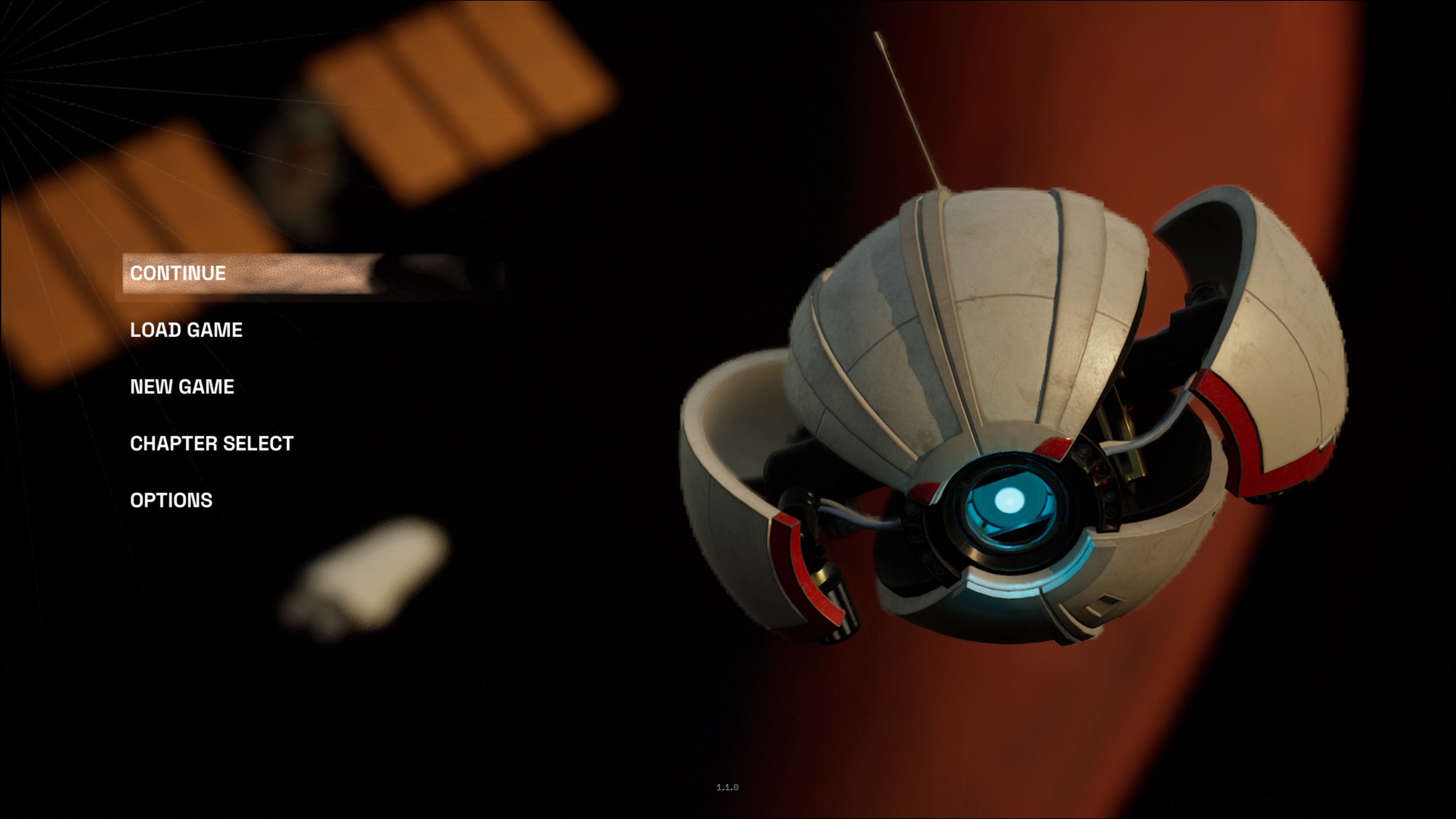Select the highlighted Continue entry
1456x819 pixels.
(x=178, y=273)
